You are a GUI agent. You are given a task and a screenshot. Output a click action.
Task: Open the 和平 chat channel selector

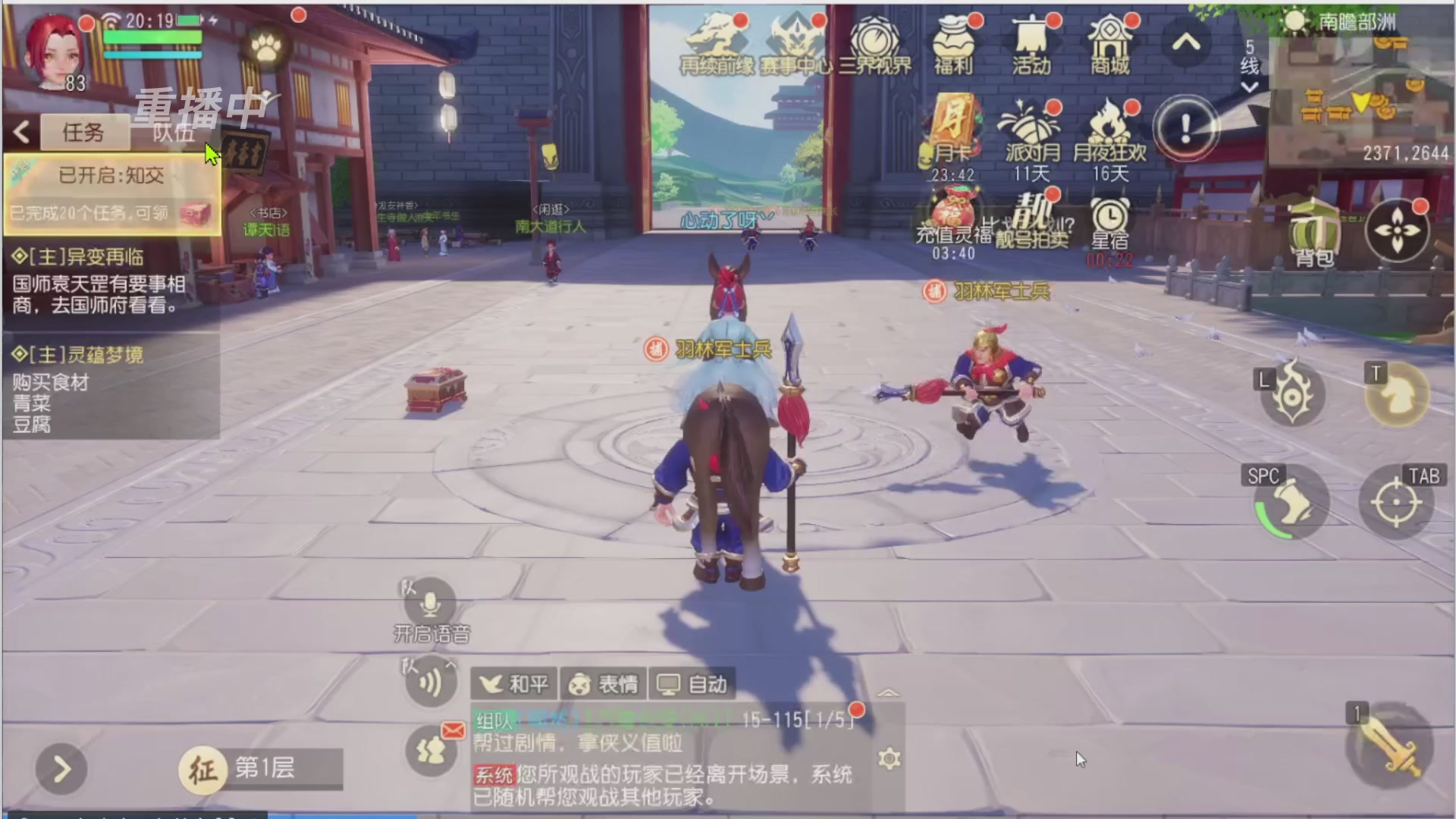(x=513, y=683)
